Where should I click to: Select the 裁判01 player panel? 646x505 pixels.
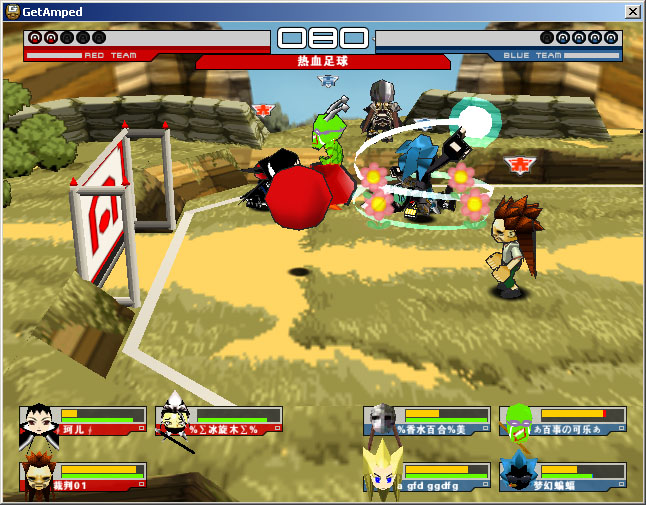(x=84, y=478)
